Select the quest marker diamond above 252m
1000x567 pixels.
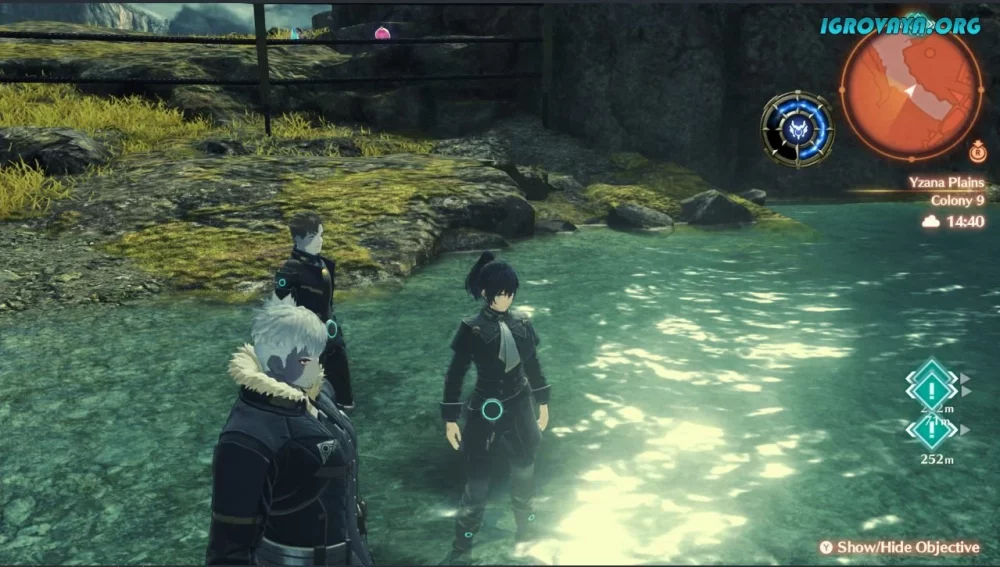coord(931,430)
